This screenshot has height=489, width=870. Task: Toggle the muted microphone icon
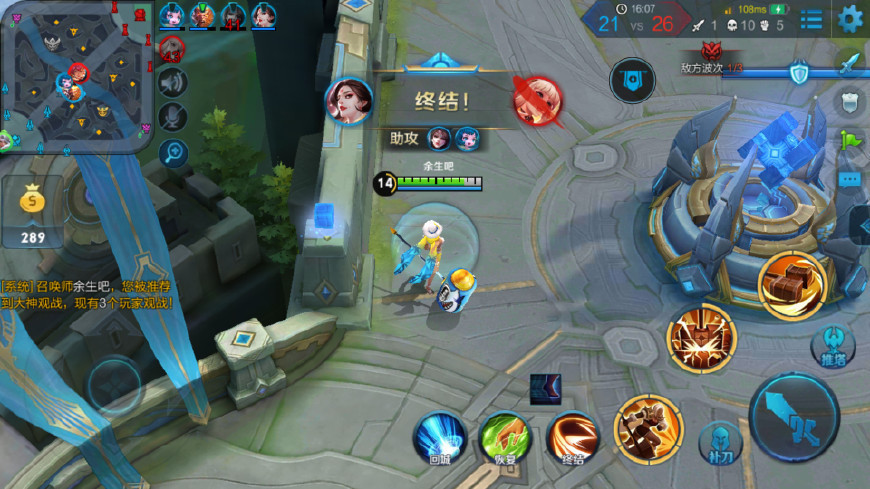173,116
